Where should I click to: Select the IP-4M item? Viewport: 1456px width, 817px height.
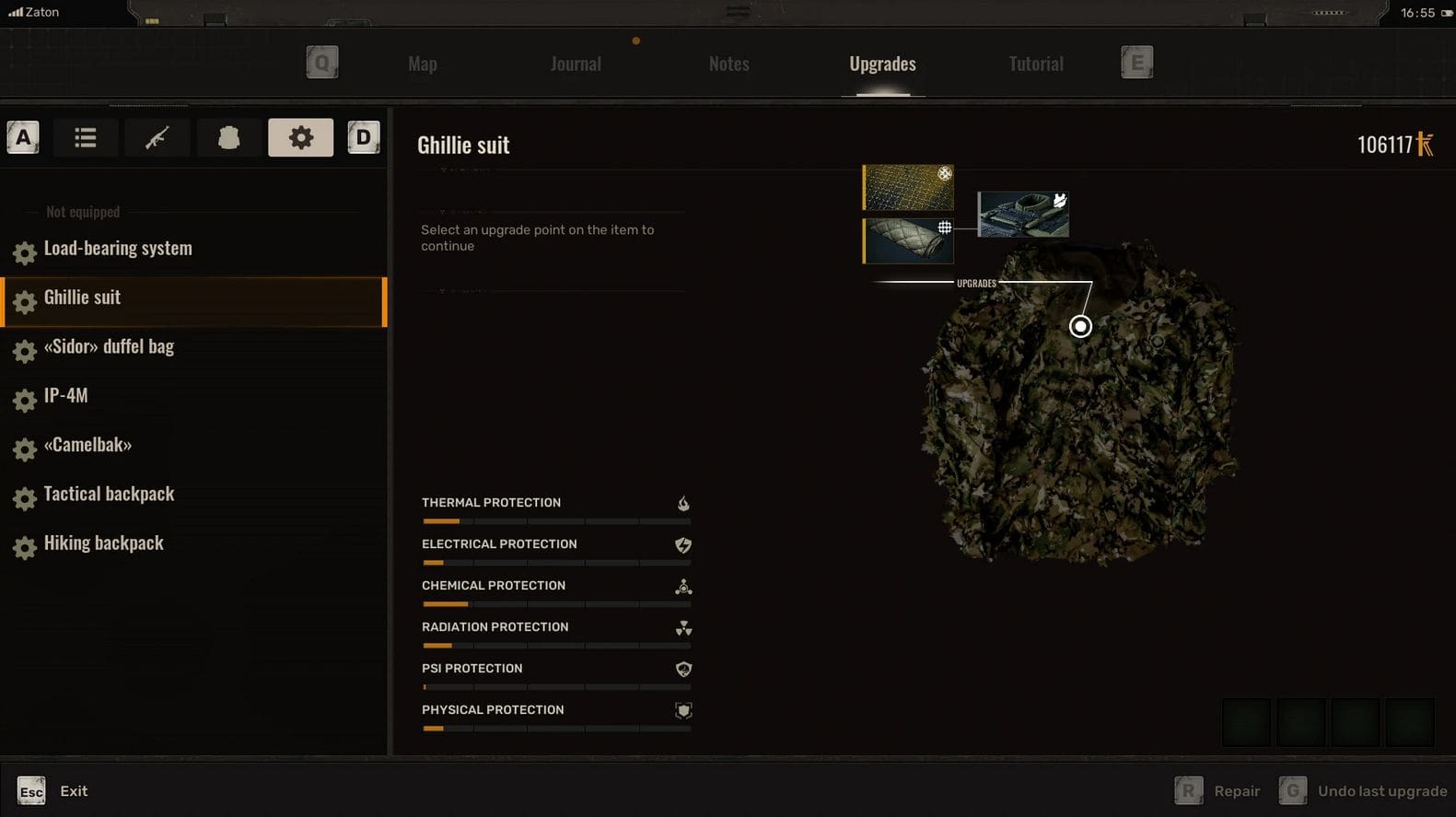(66, 396)
